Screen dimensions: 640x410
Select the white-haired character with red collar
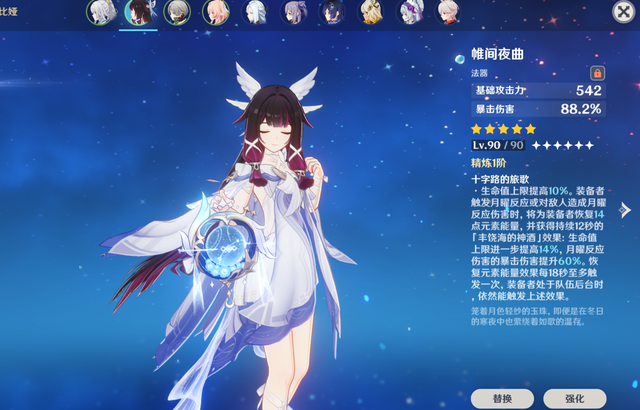pos(448,12)
